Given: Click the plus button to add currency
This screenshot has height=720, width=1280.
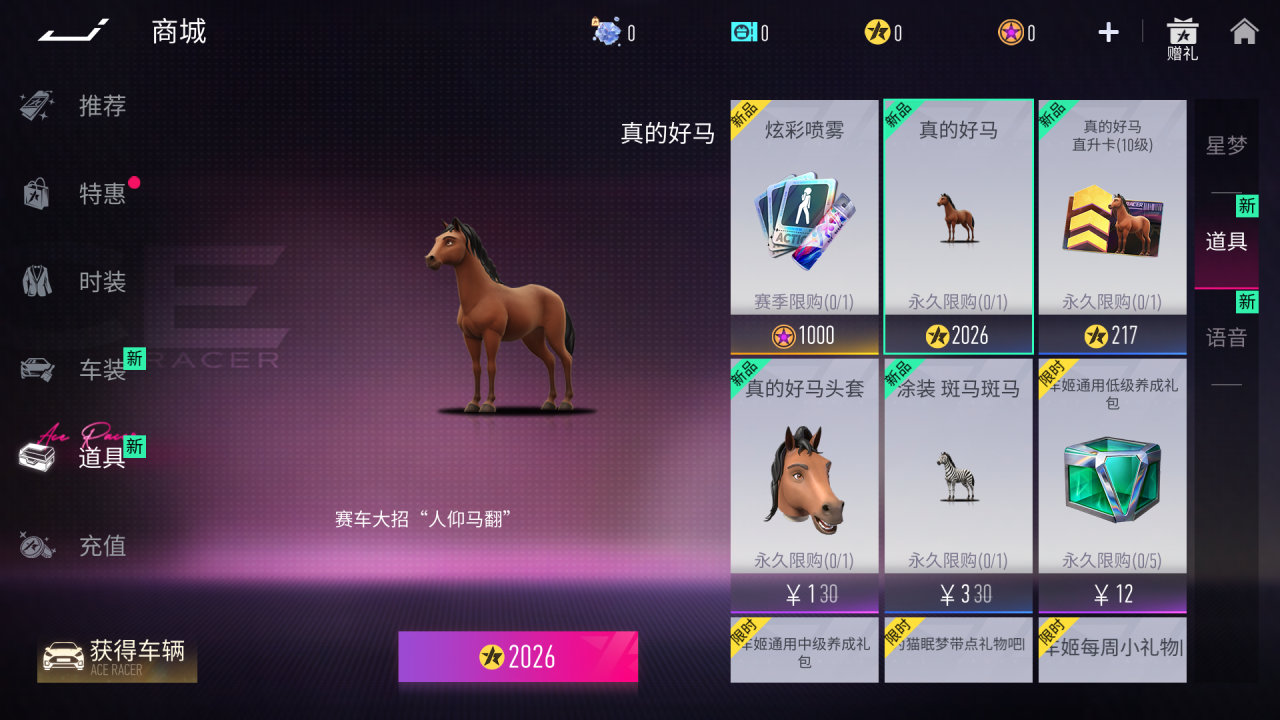Looking at the screenshot, I should (x=1107, y=32).
